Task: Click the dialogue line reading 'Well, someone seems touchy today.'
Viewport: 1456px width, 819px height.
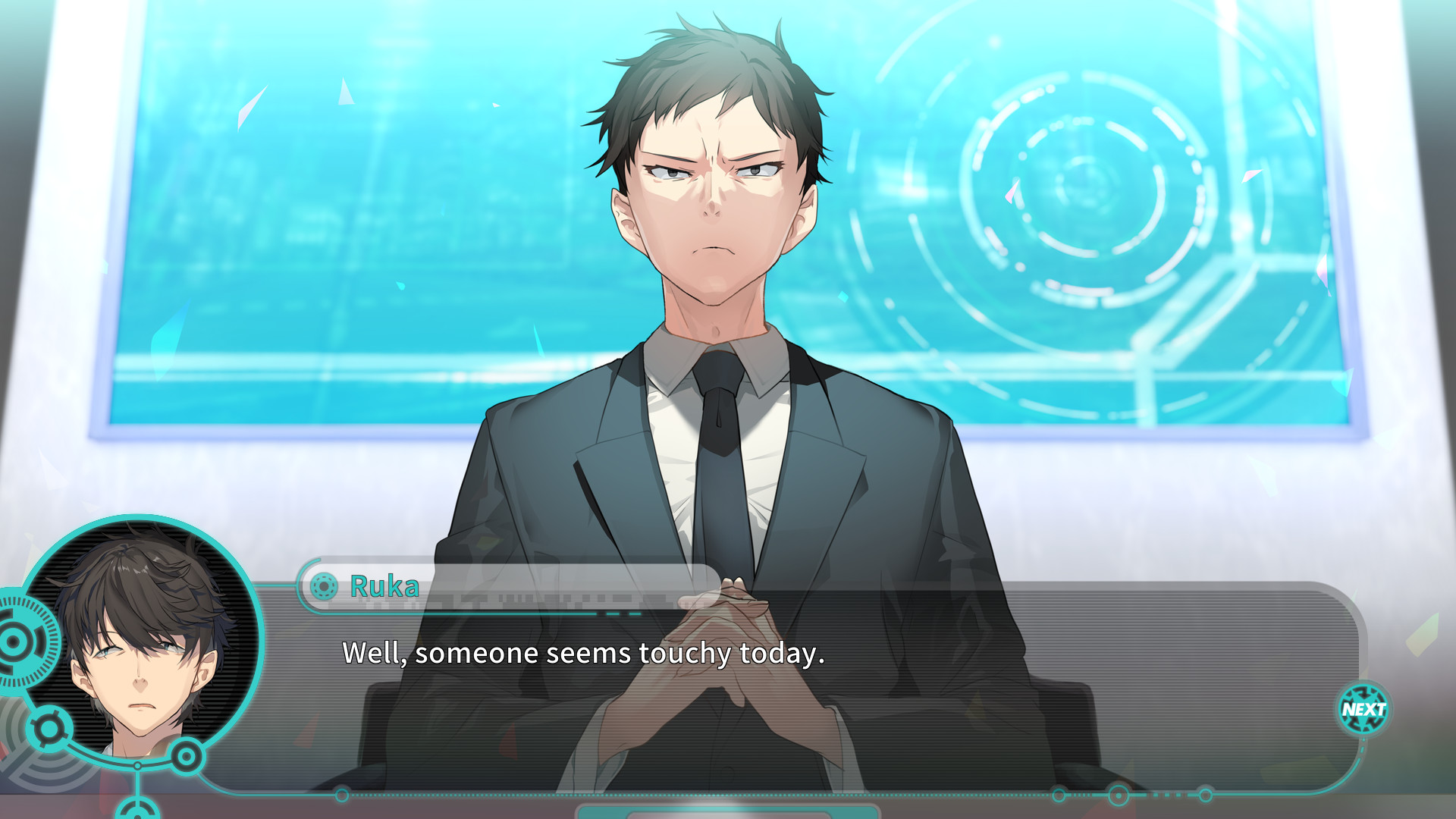Action: pyautogui.click(x=584, y=652)
